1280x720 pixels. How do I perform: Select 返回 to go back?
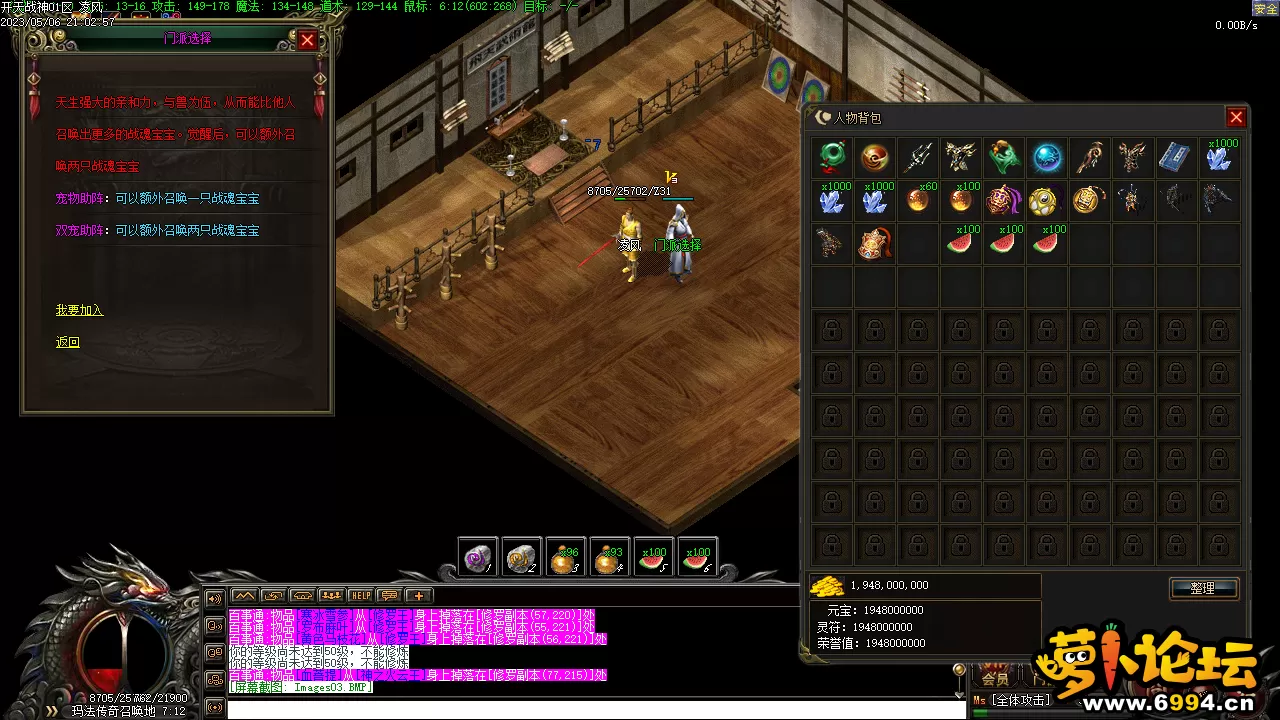tap(67, 342)
